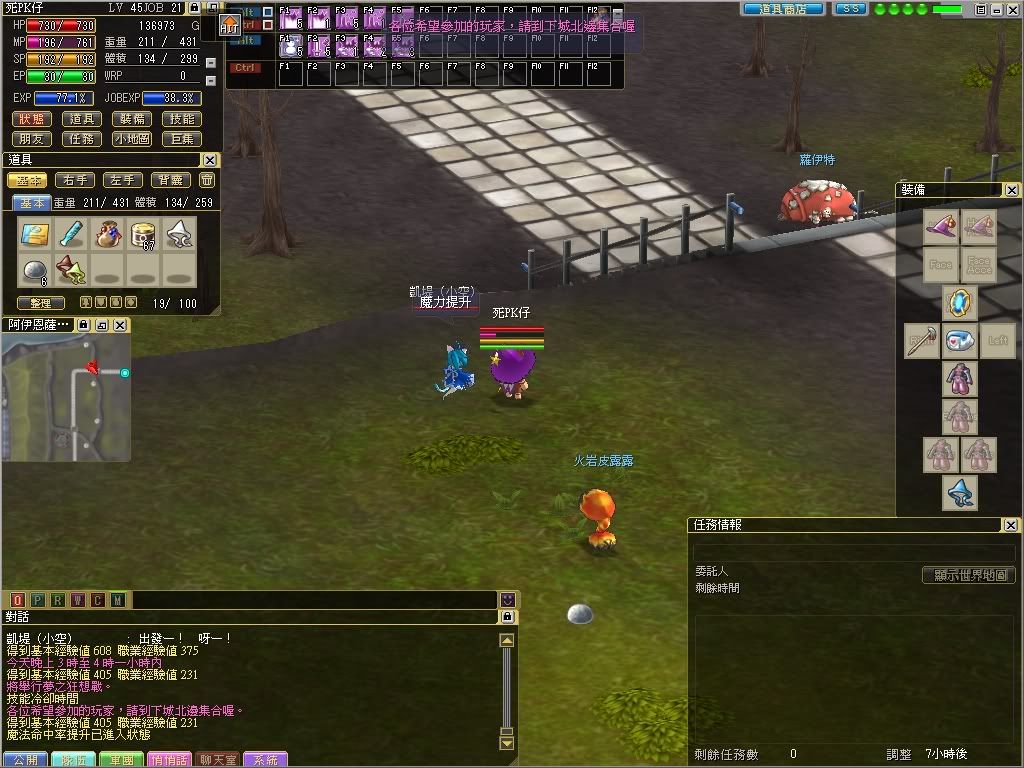Close the 道具 inventory window

coord(210,160)
